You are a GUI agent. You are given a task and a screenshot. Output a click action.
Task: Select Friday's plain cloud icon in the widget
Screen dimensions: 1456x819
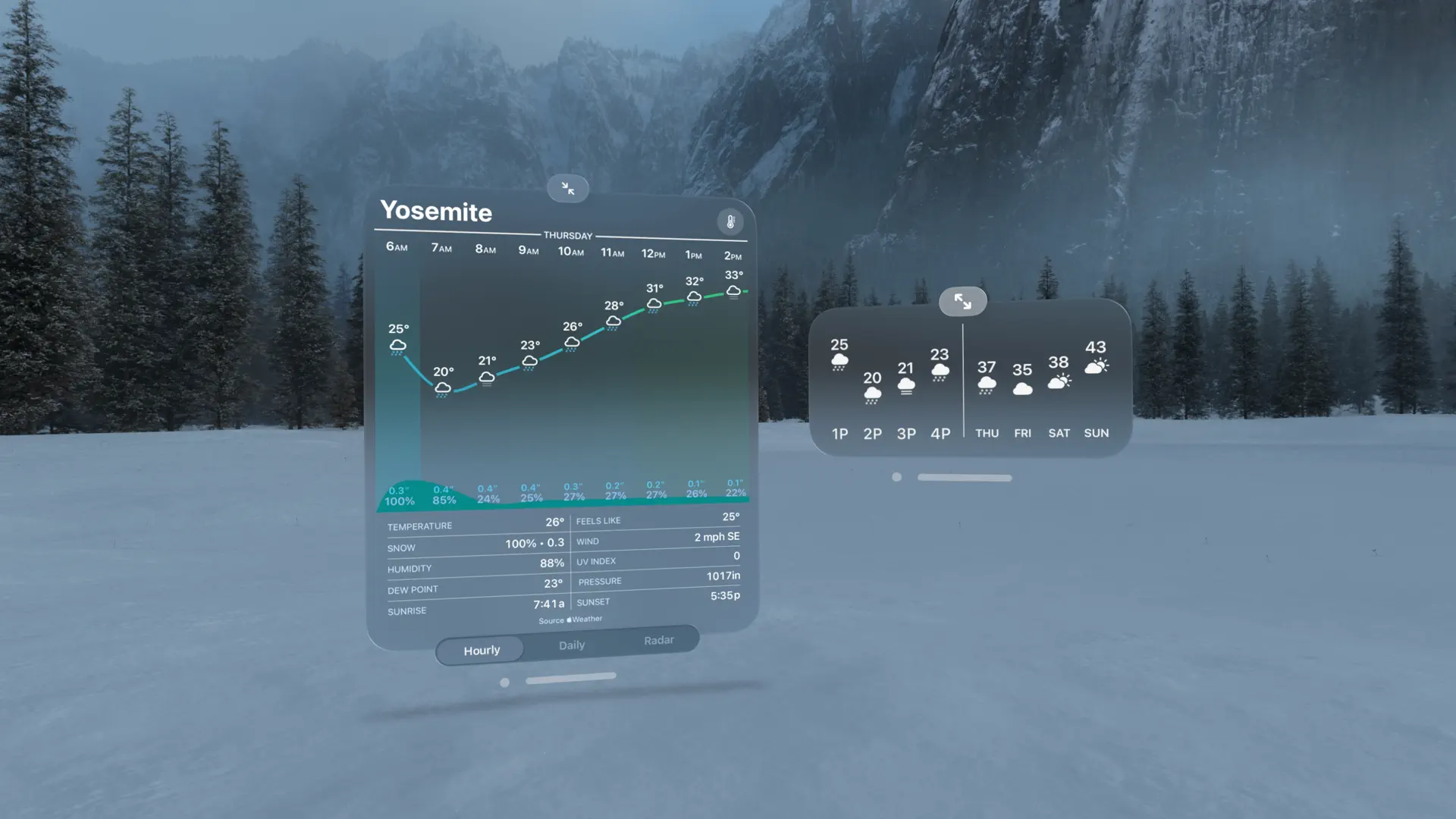point(1022,388)
